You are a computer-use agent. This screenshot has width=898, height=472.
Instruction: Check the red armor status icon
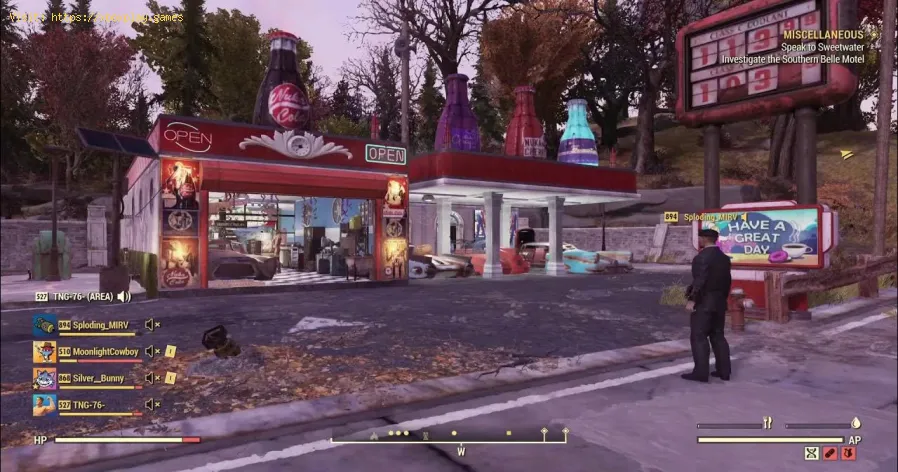[850, 454]
